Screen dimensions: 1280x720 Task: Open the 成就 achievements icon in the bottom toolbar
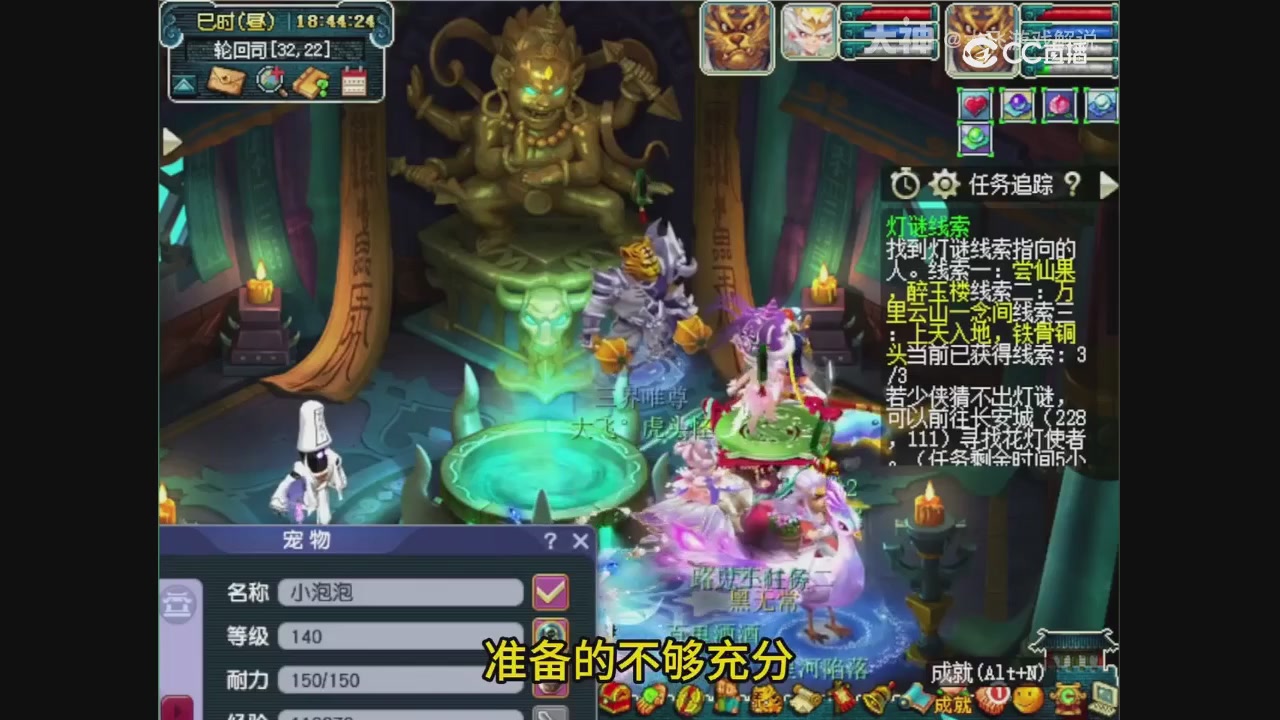click(x=953, y=700)
